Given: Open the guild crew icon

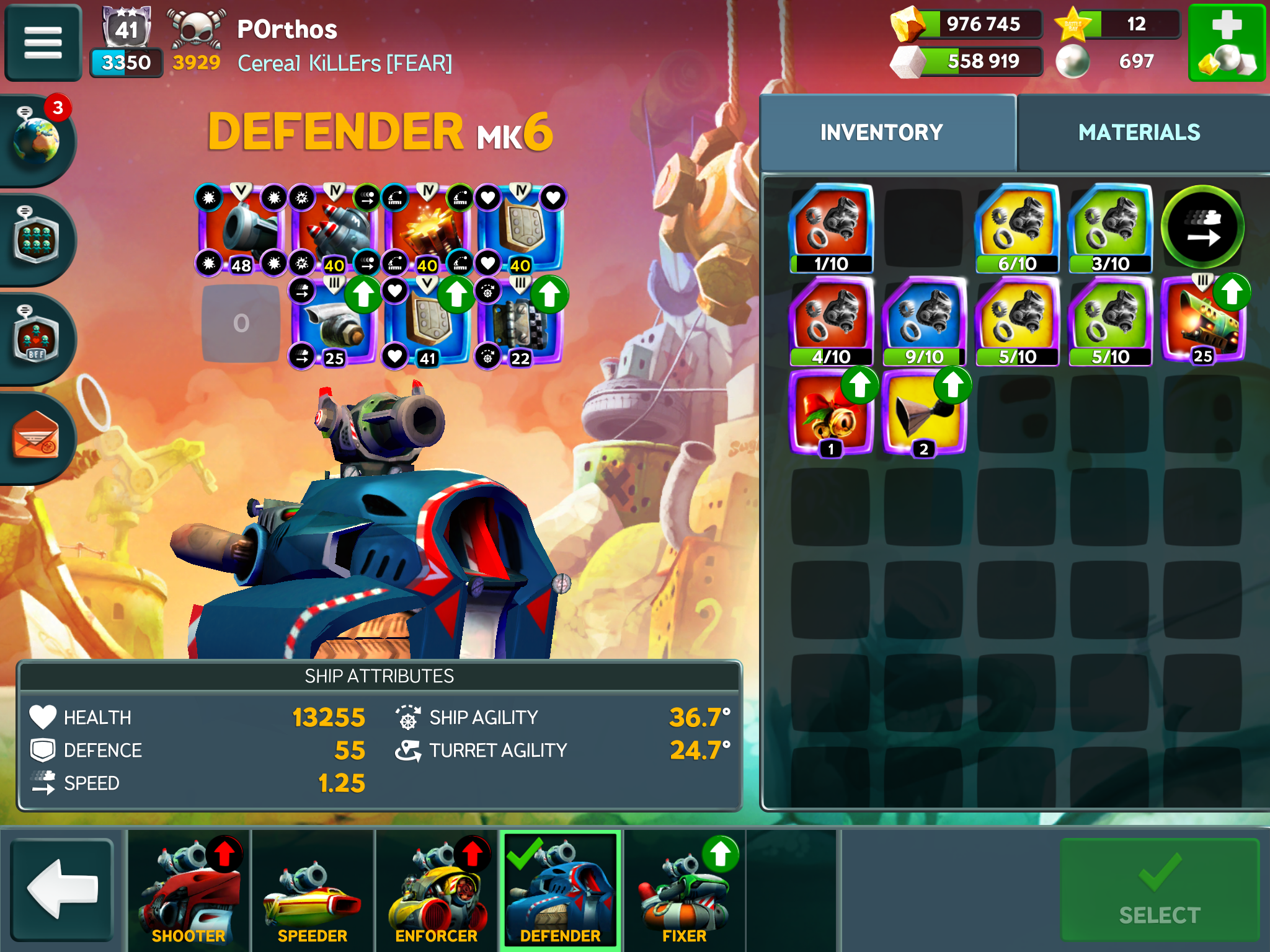Looking at the screenshot, I should tap(37, 240).
